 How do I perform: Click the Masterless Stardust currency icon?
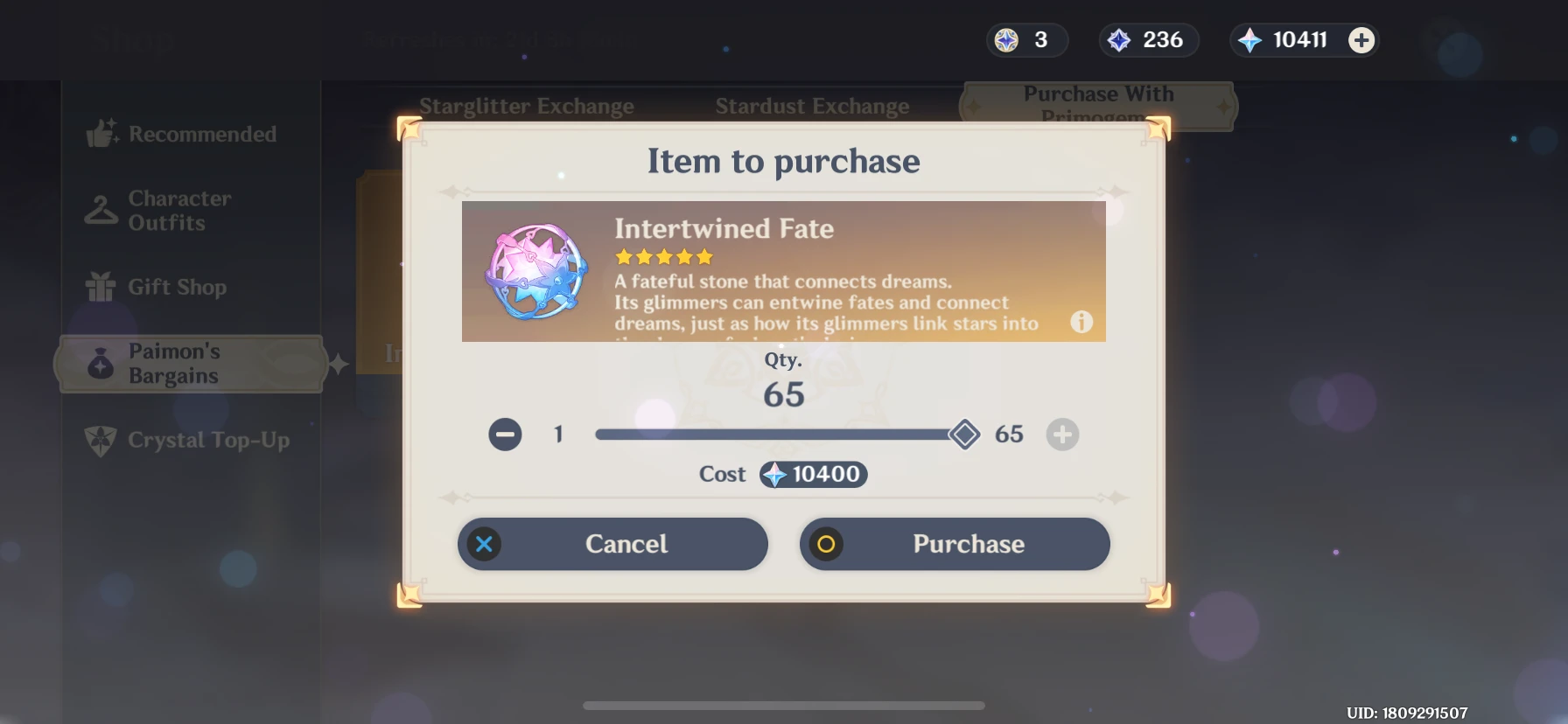(x=1124, y=39)
